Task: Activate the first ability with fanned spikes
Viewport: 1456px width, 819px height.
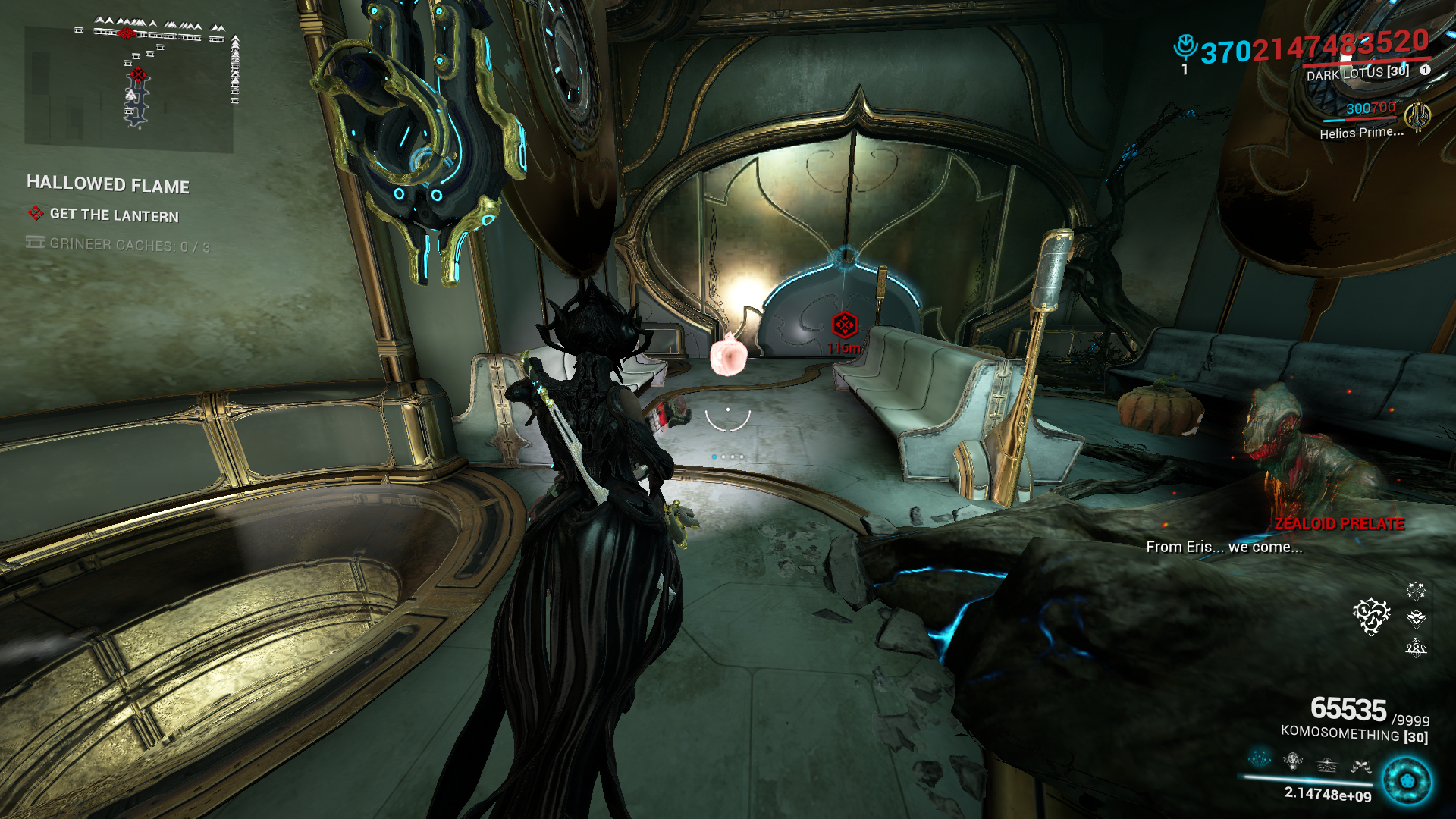Action: [1260, 758]
